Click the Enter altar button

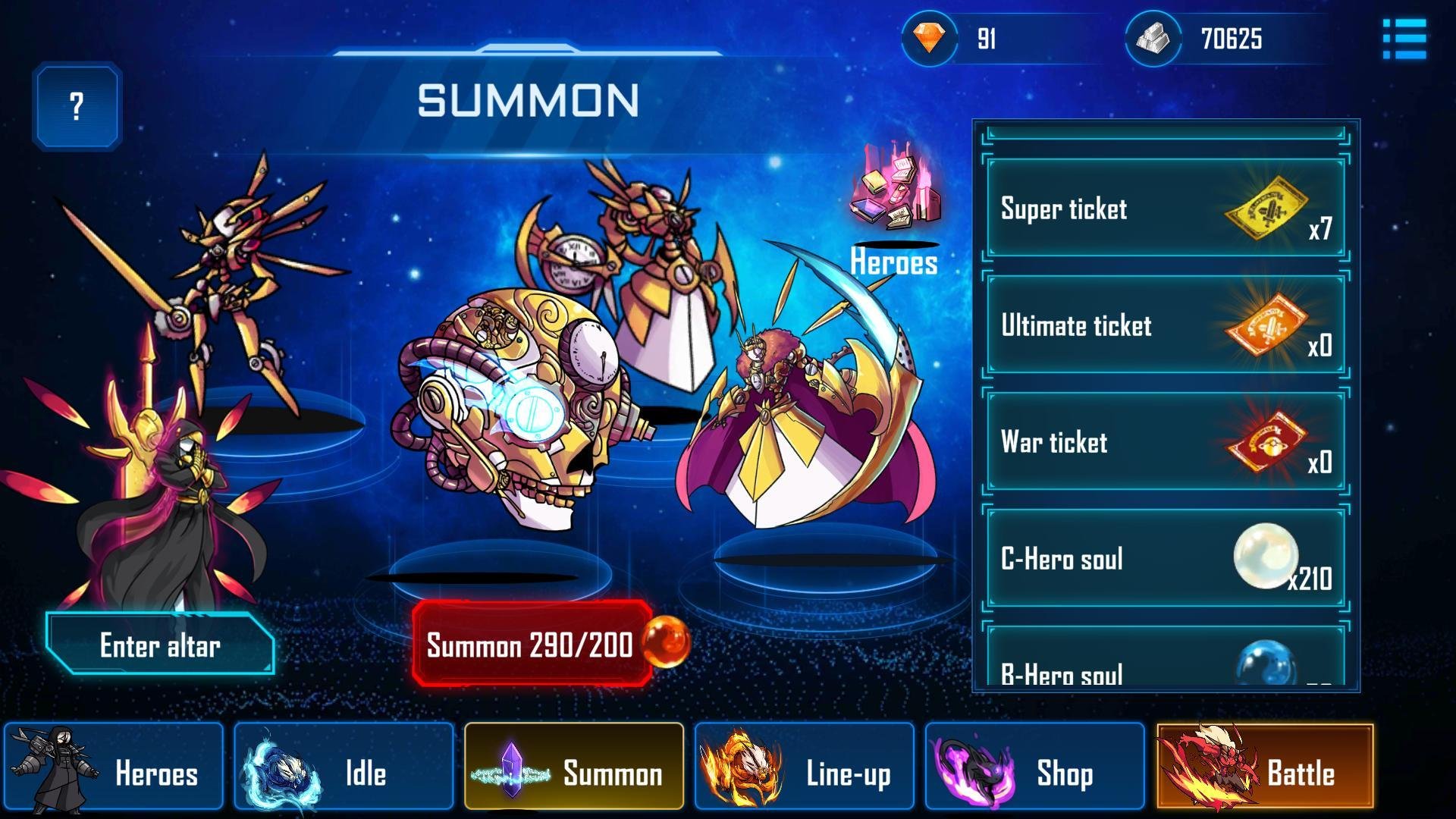160,645
